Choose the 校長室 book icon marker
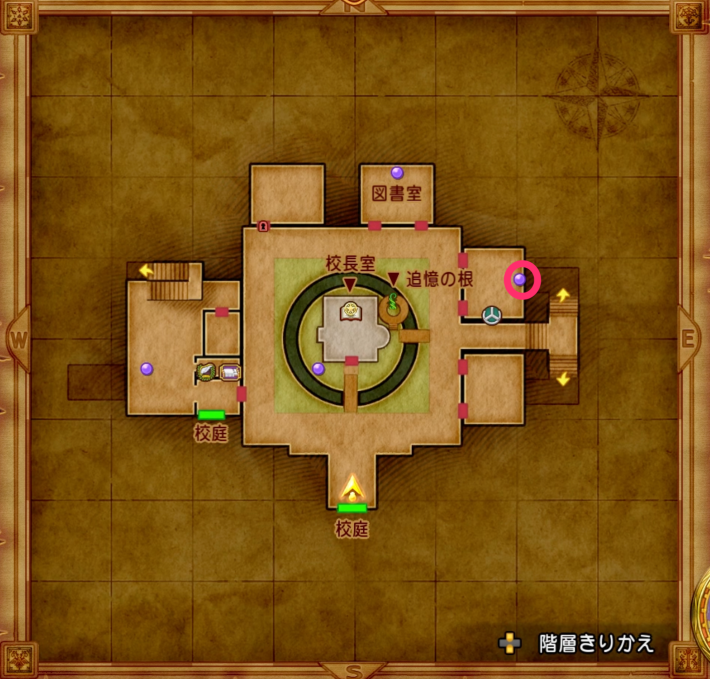The image size is (710, 679). (351, 311)
